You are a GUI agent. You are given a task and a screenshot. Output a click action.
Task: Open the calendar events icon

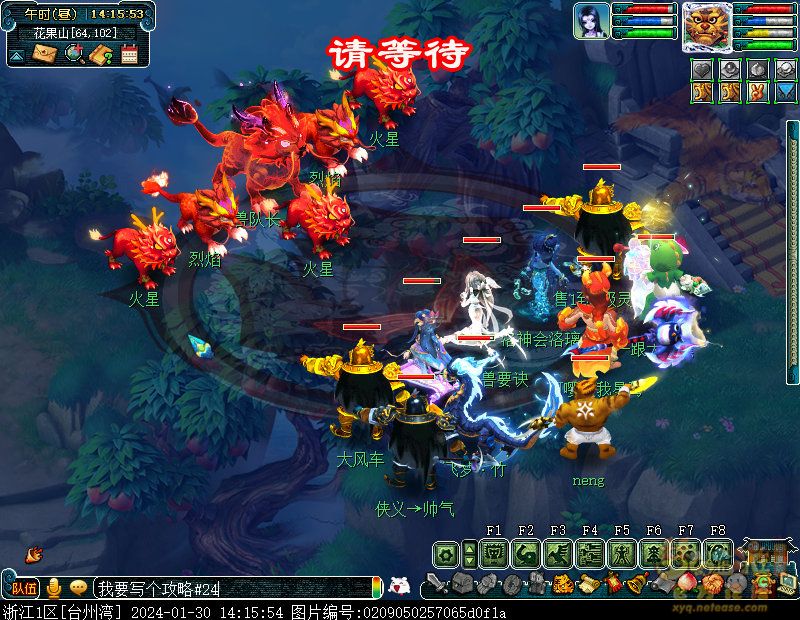(129, 54)
